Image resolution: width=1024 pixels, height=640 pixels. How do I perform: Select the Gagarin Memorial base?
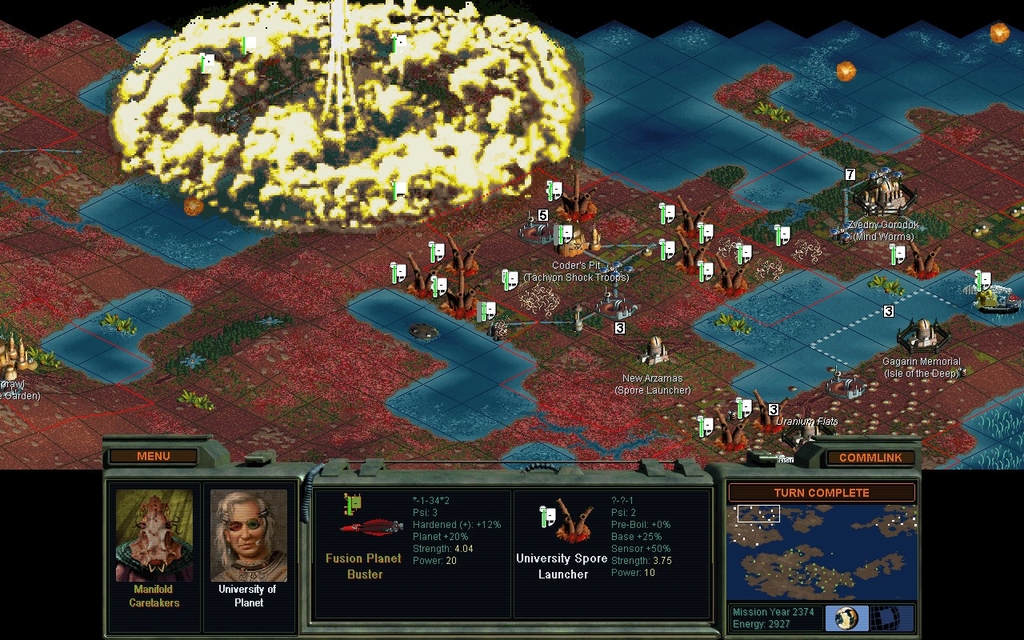click(920, 334)
